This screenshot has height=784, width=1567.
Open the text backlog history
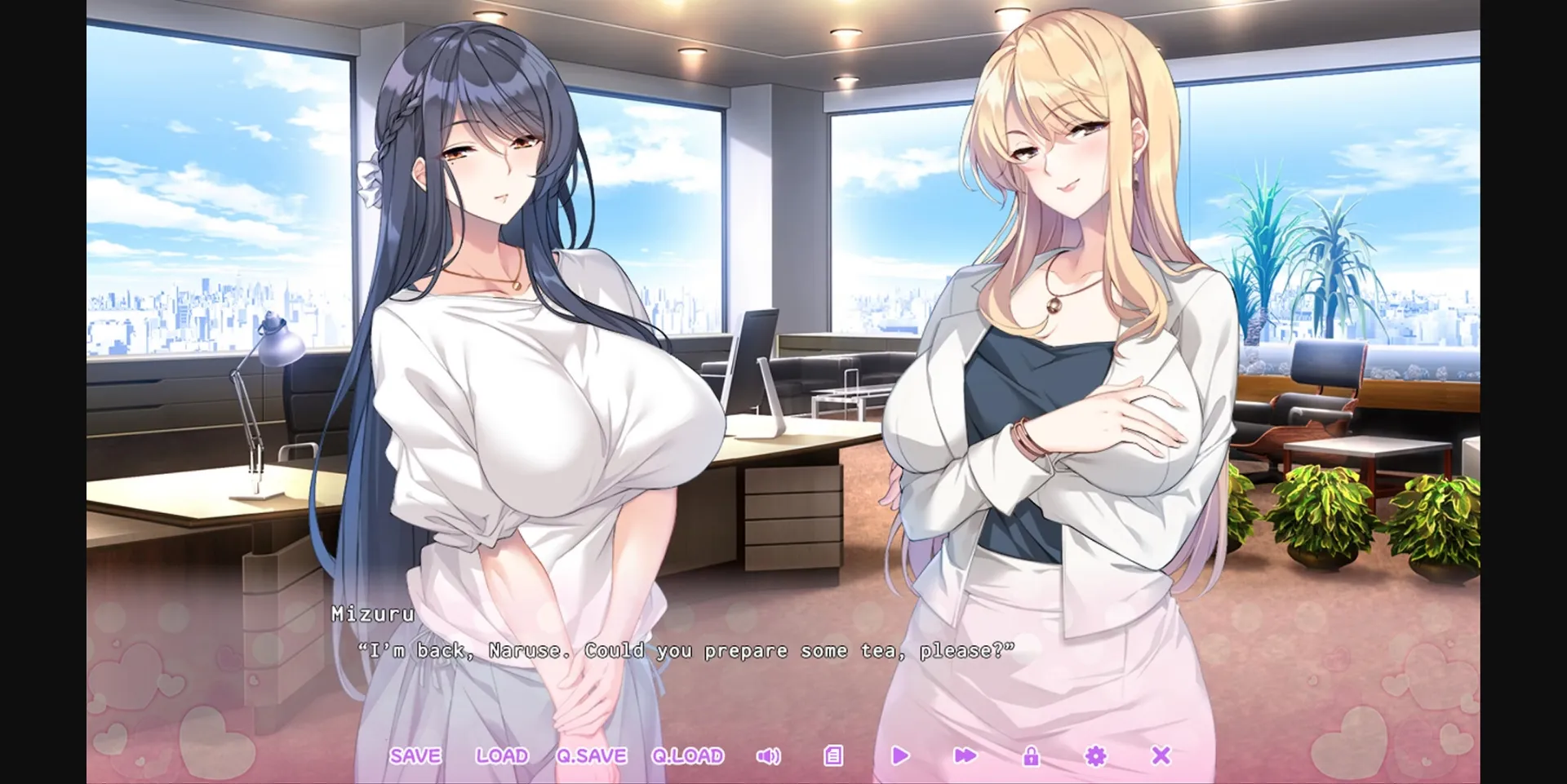[x=832, y=756]
